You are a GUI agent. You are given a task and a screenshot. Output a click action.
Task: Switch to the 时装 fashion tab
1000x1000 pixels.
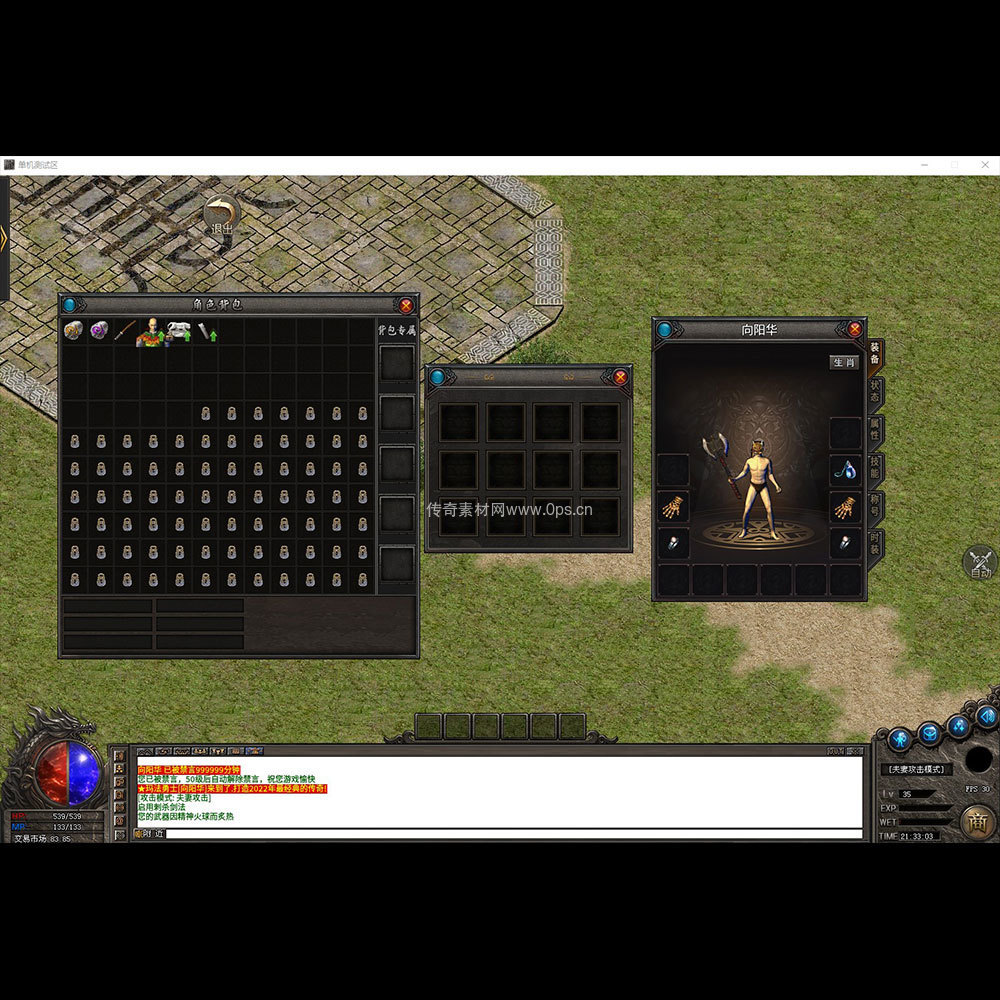[x=875, y=543]
